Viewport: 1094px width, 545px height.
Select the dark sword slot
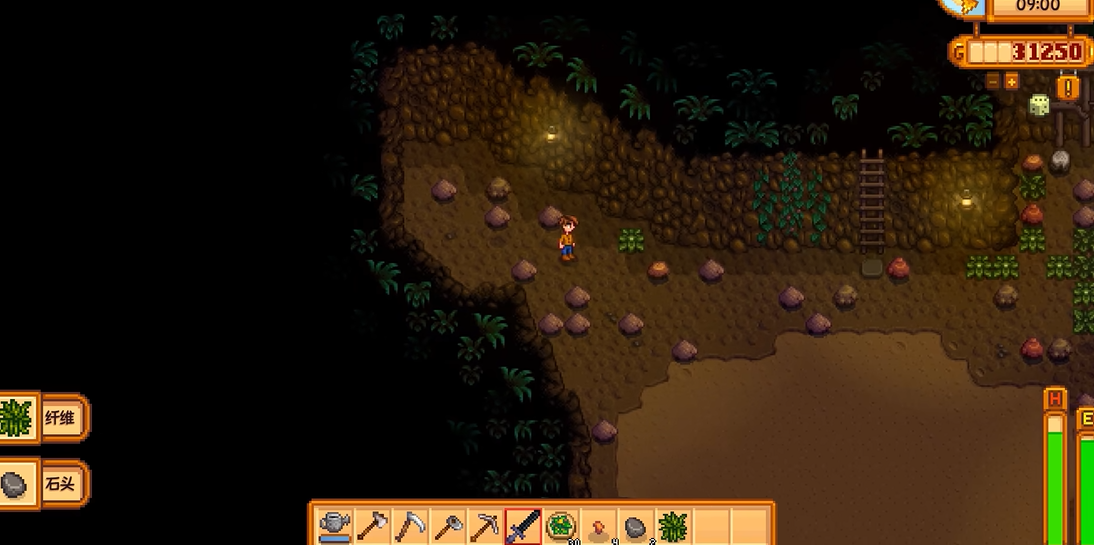[x=523, y=524]
